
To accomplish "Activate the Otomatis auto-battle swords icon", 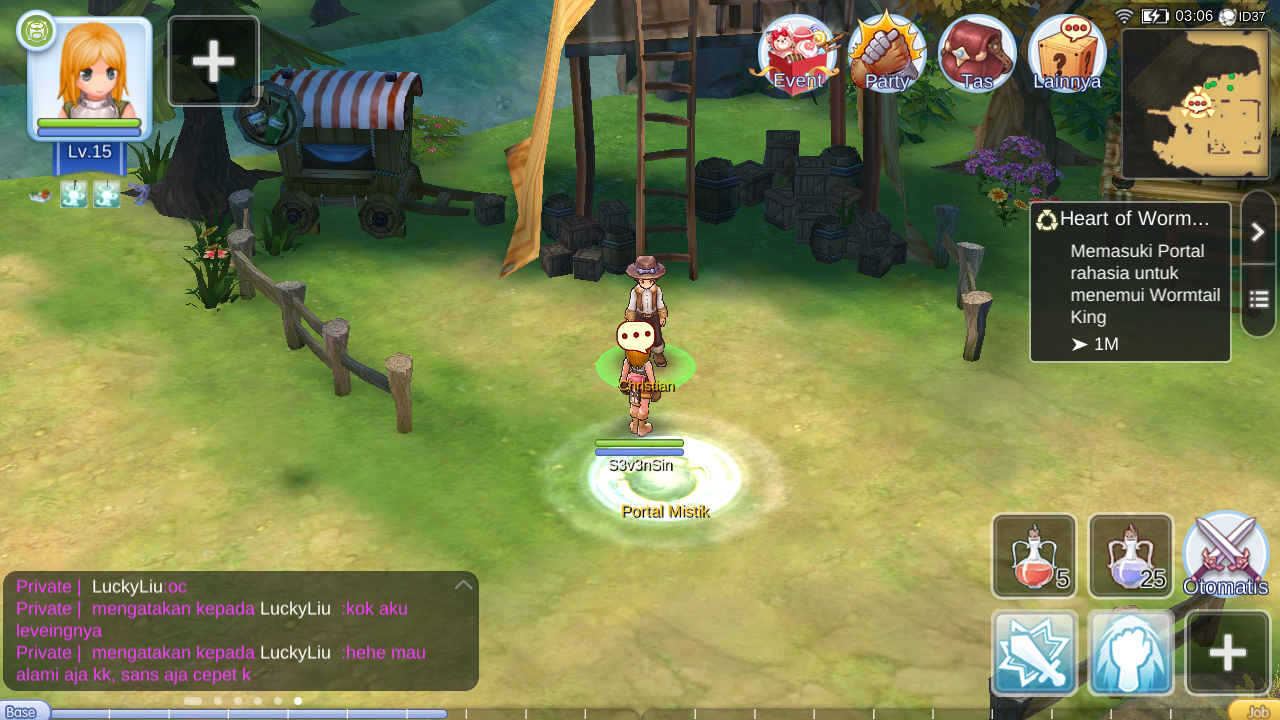I will (x=1226, y=555).
